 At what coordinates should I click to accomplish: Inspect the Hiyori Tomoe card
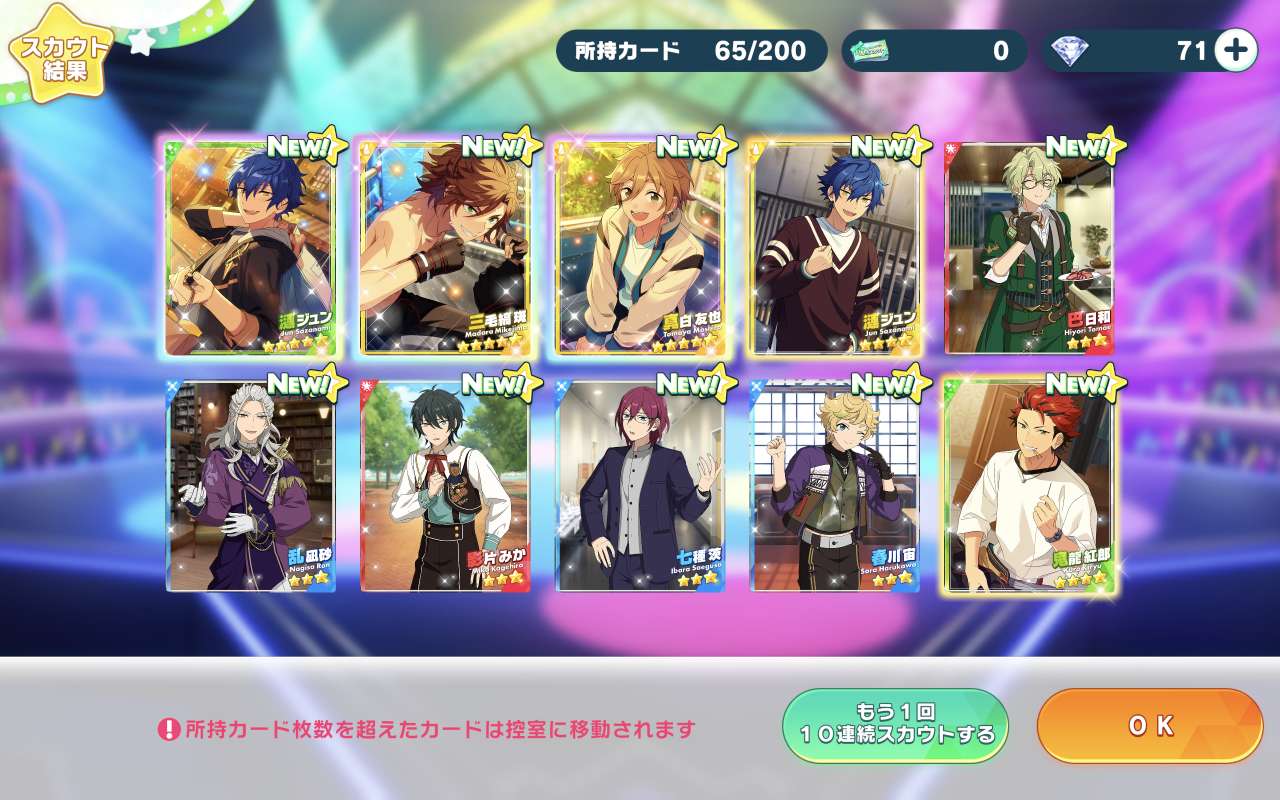(x=1028, y=248)
